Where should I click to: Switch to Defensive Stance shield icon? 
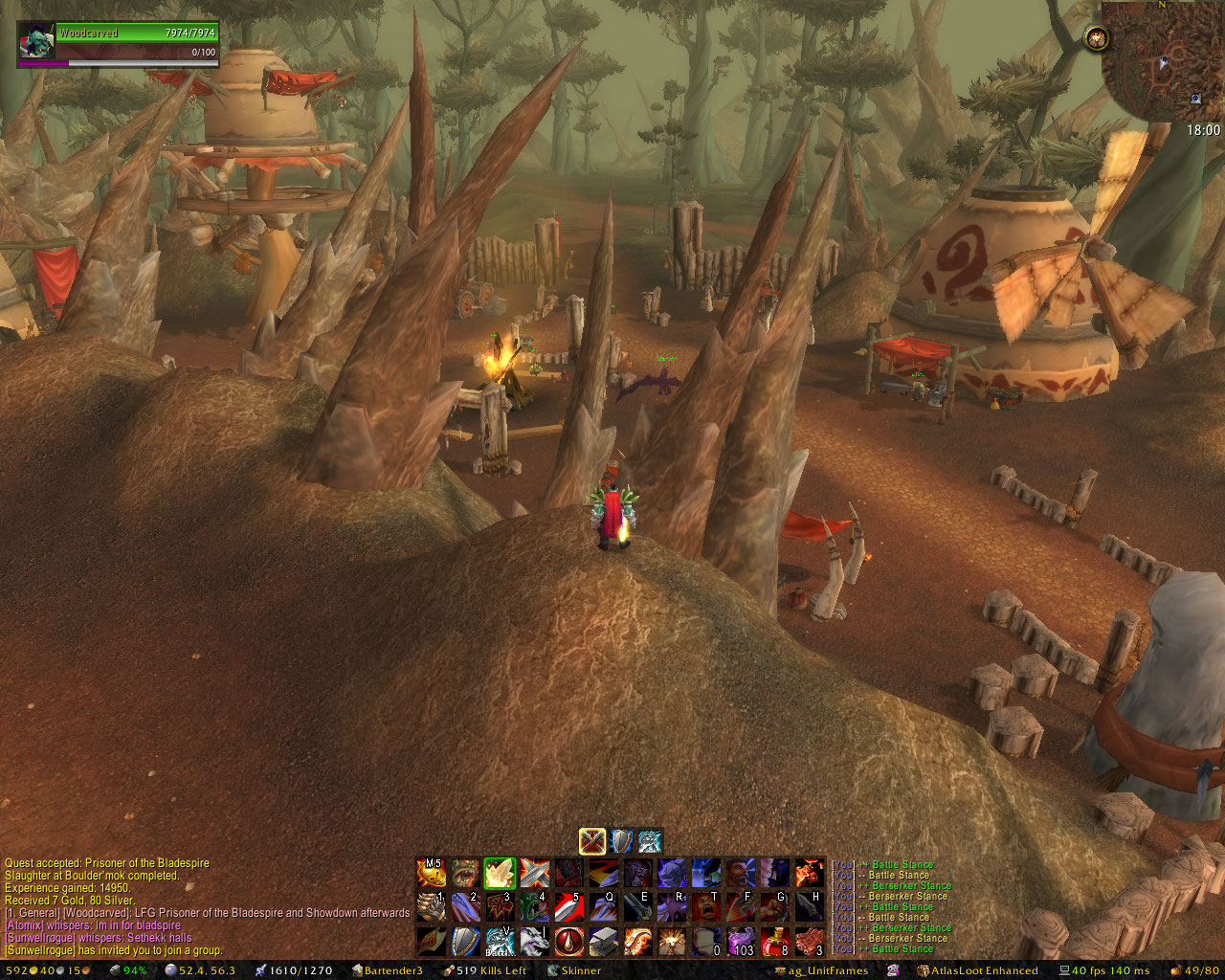click(x=622, y=841)
